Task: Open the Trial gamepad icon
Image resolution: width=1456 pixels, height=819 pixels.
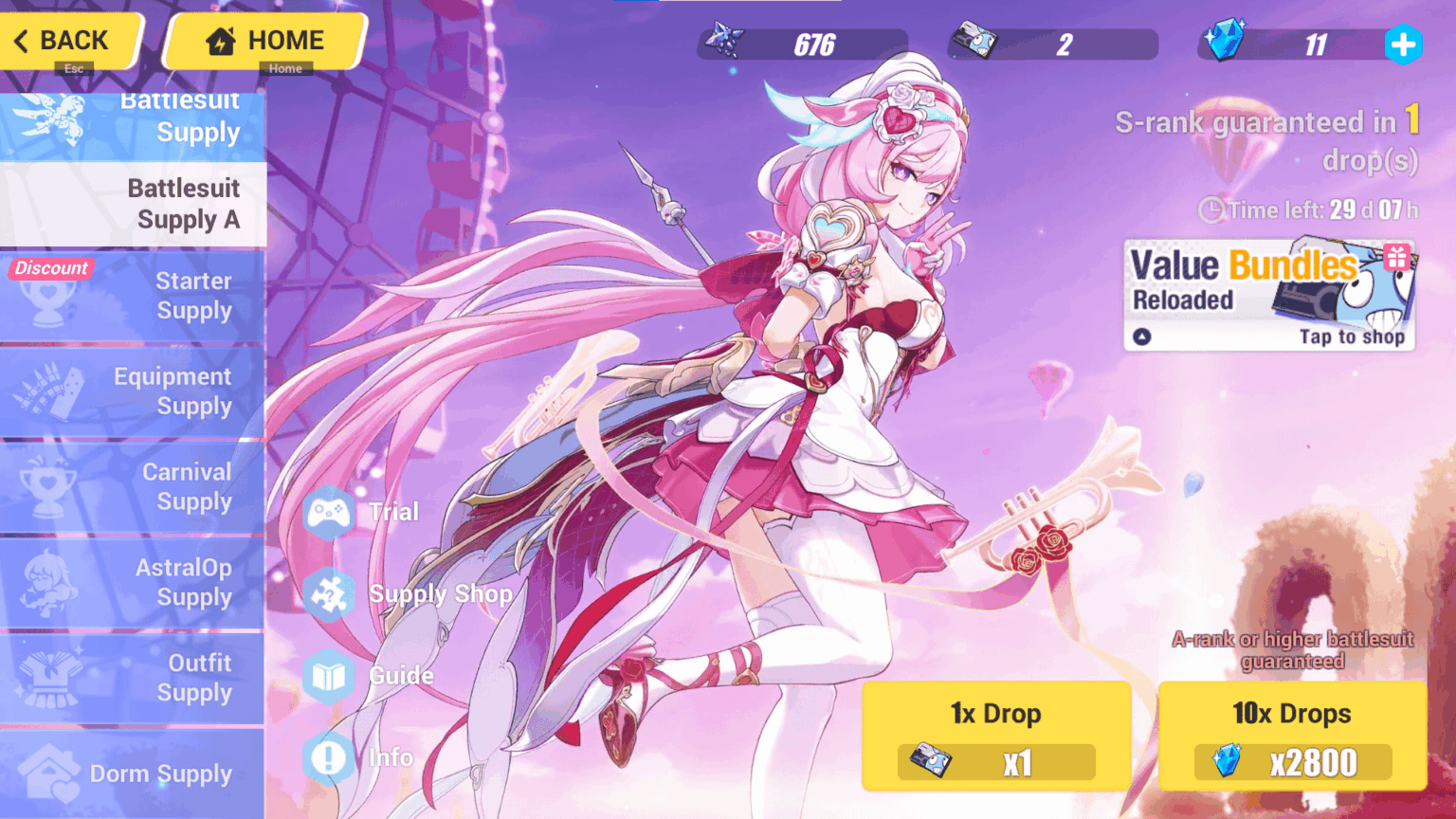Action: coord(329,511)
